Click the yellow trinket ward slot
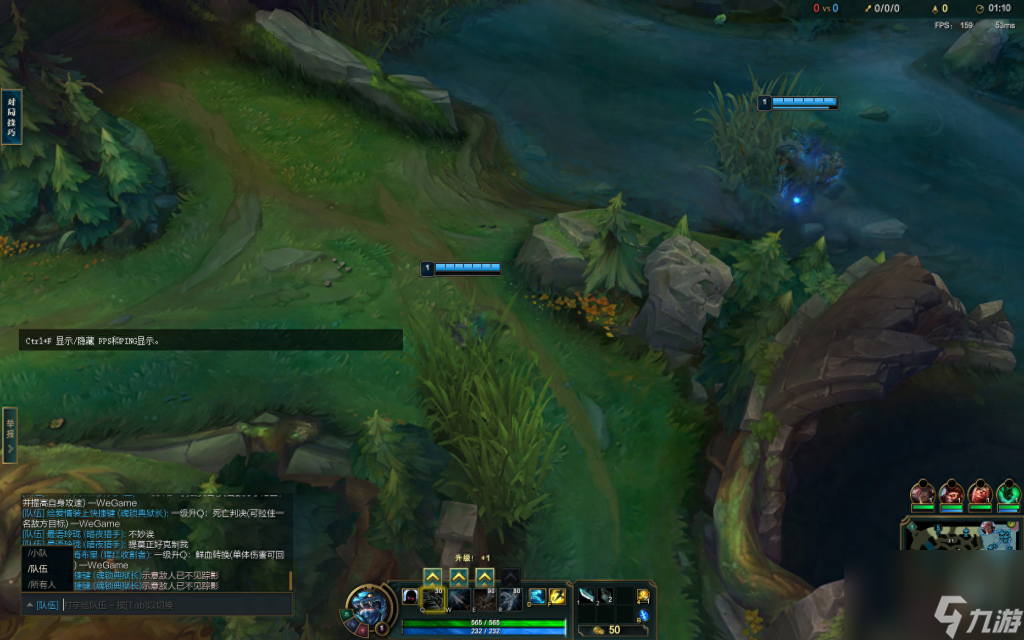This screenshot has height=640, width=1024. 643,596
